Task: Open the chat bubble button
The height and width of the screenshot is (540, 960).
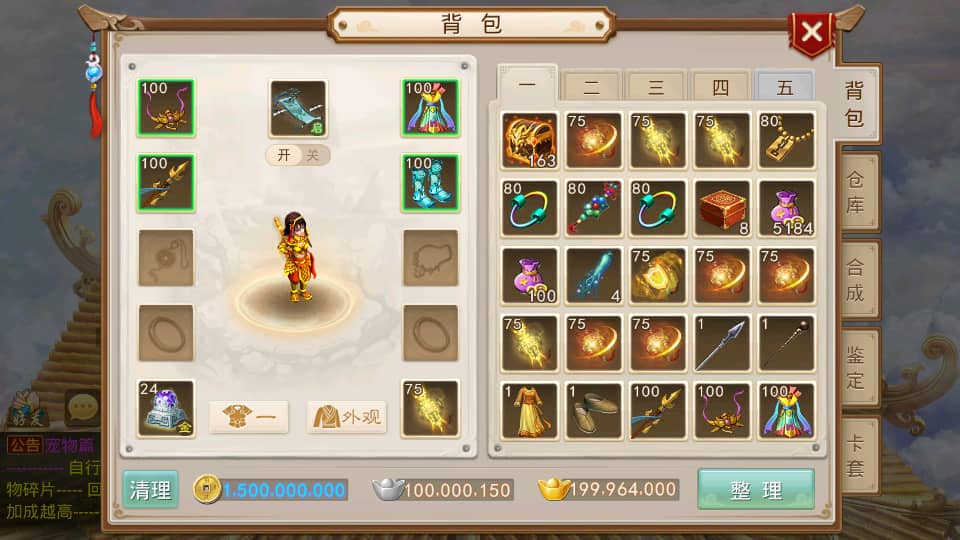Action: pos(81,407)
